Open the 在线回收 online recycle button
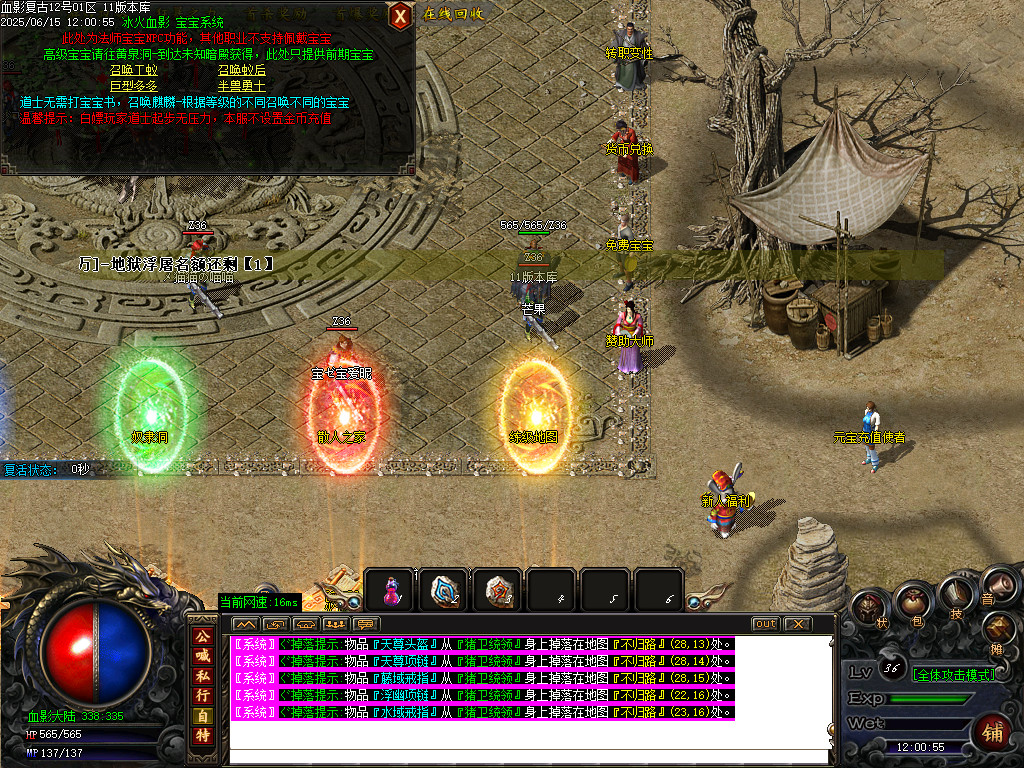 click(x=453, y=14)
